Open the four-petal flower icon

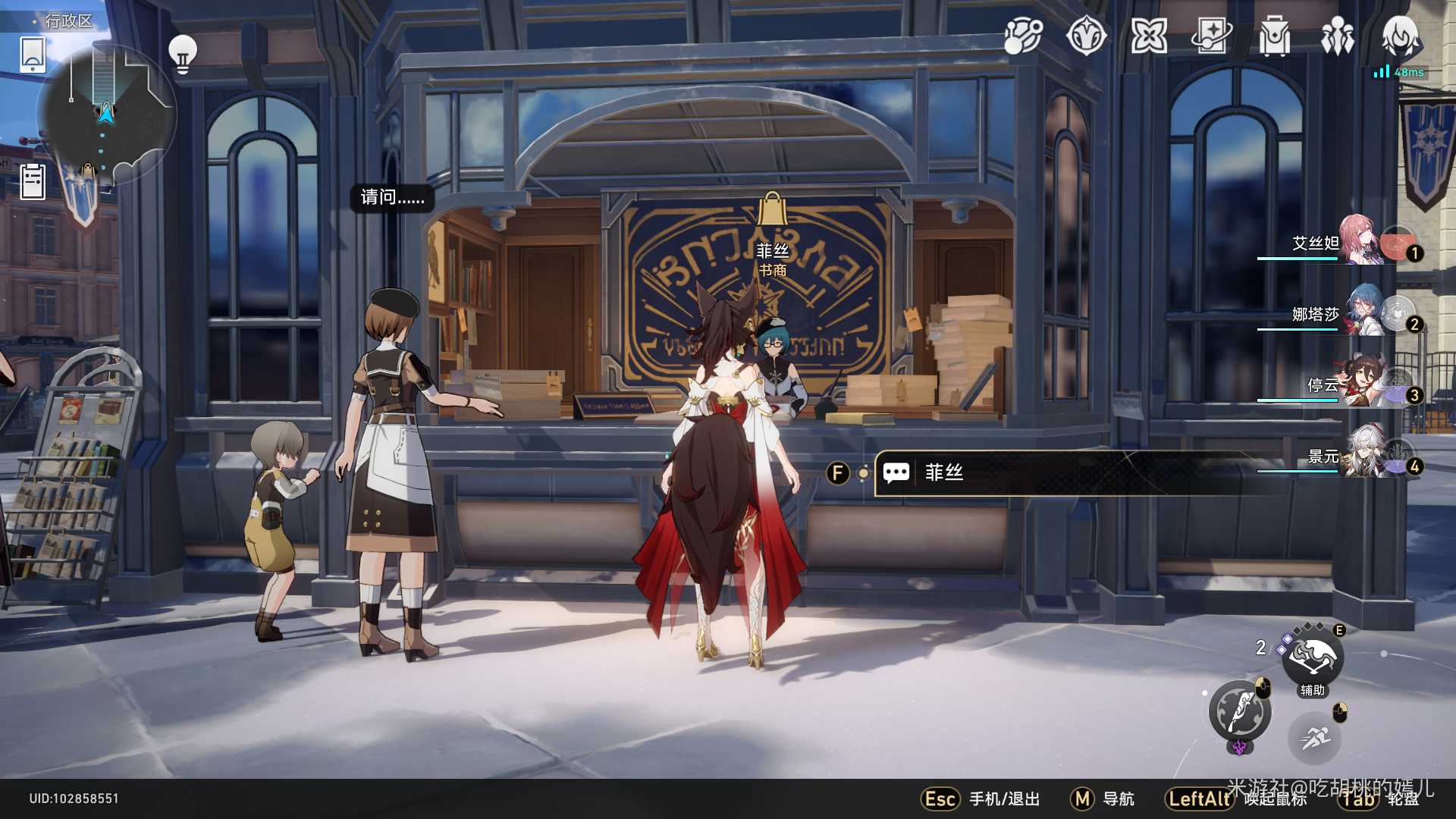click(x=1149, y=36)
